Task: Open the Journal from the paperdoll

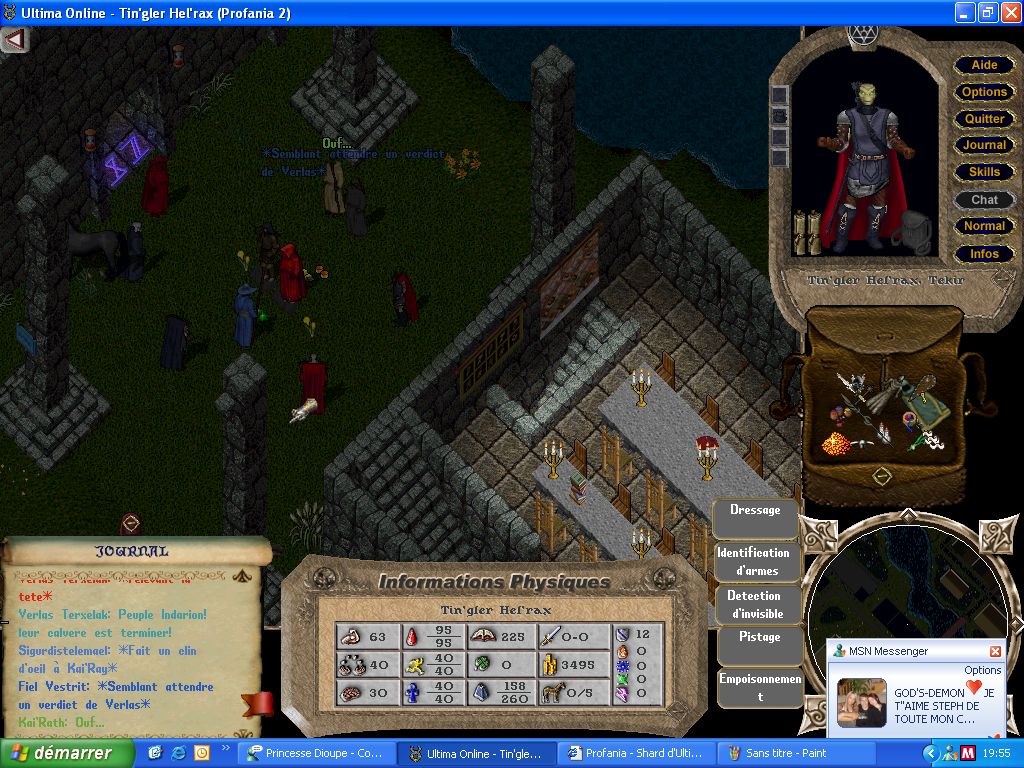Action: tap(984, 146)
